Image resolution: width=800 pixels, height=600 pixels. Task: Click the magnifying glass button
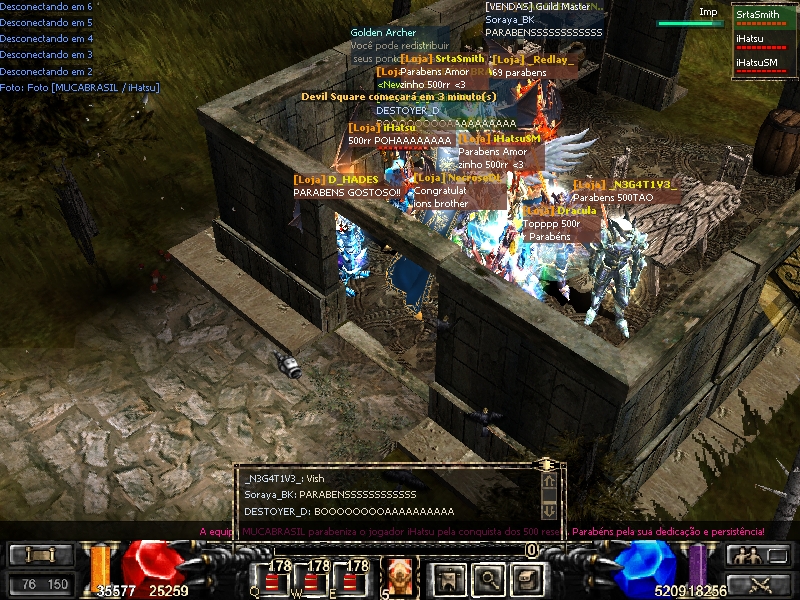point(487,577)
